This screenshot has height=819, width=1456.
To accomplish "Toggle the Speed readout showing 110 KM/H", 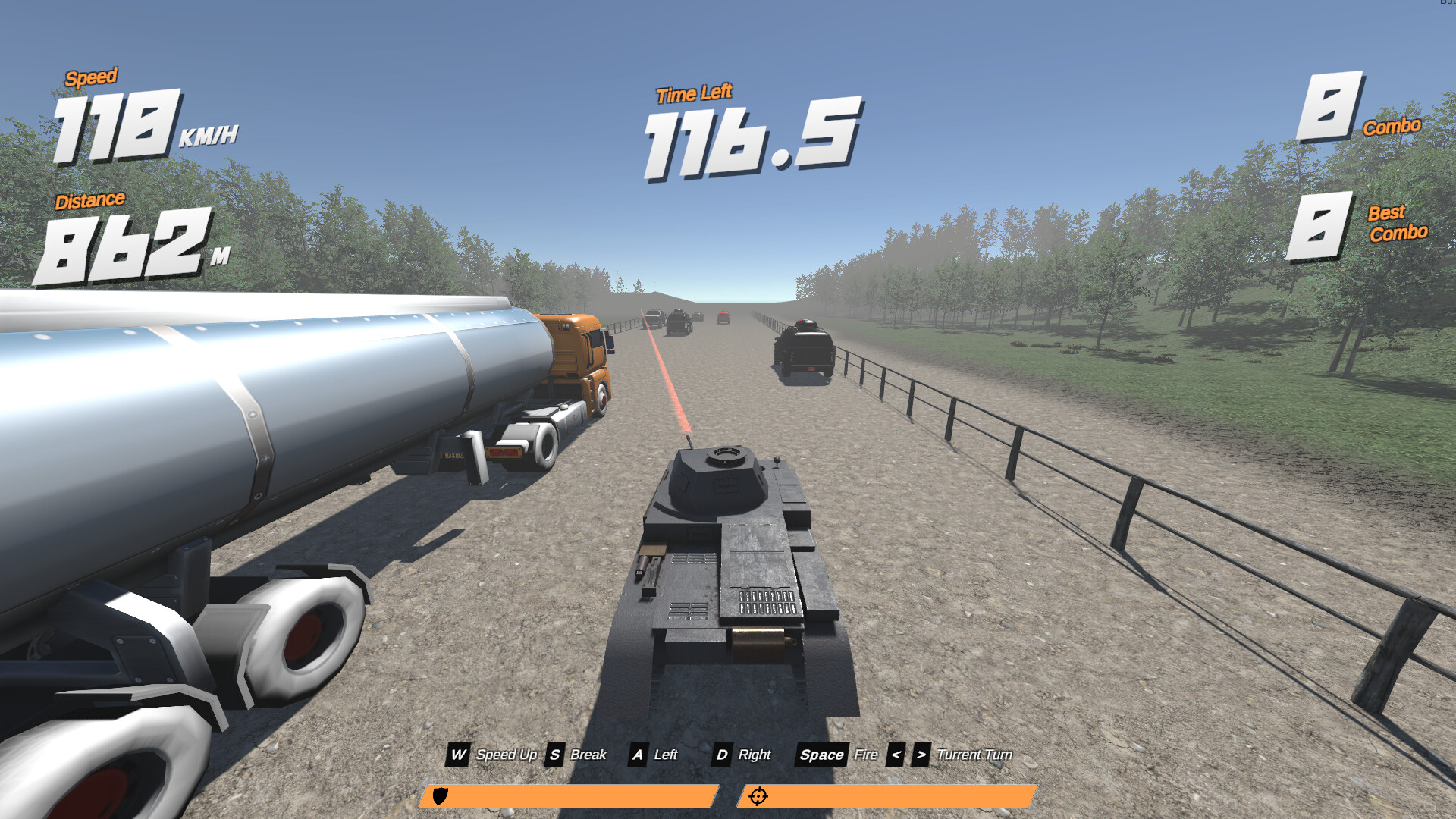I will (x=121, y=125).
